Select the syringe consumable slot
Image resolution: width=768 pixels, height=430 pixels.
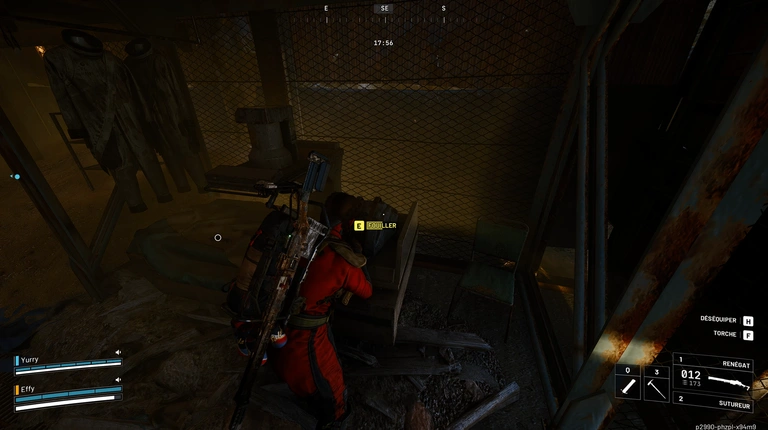coord(628,383)
